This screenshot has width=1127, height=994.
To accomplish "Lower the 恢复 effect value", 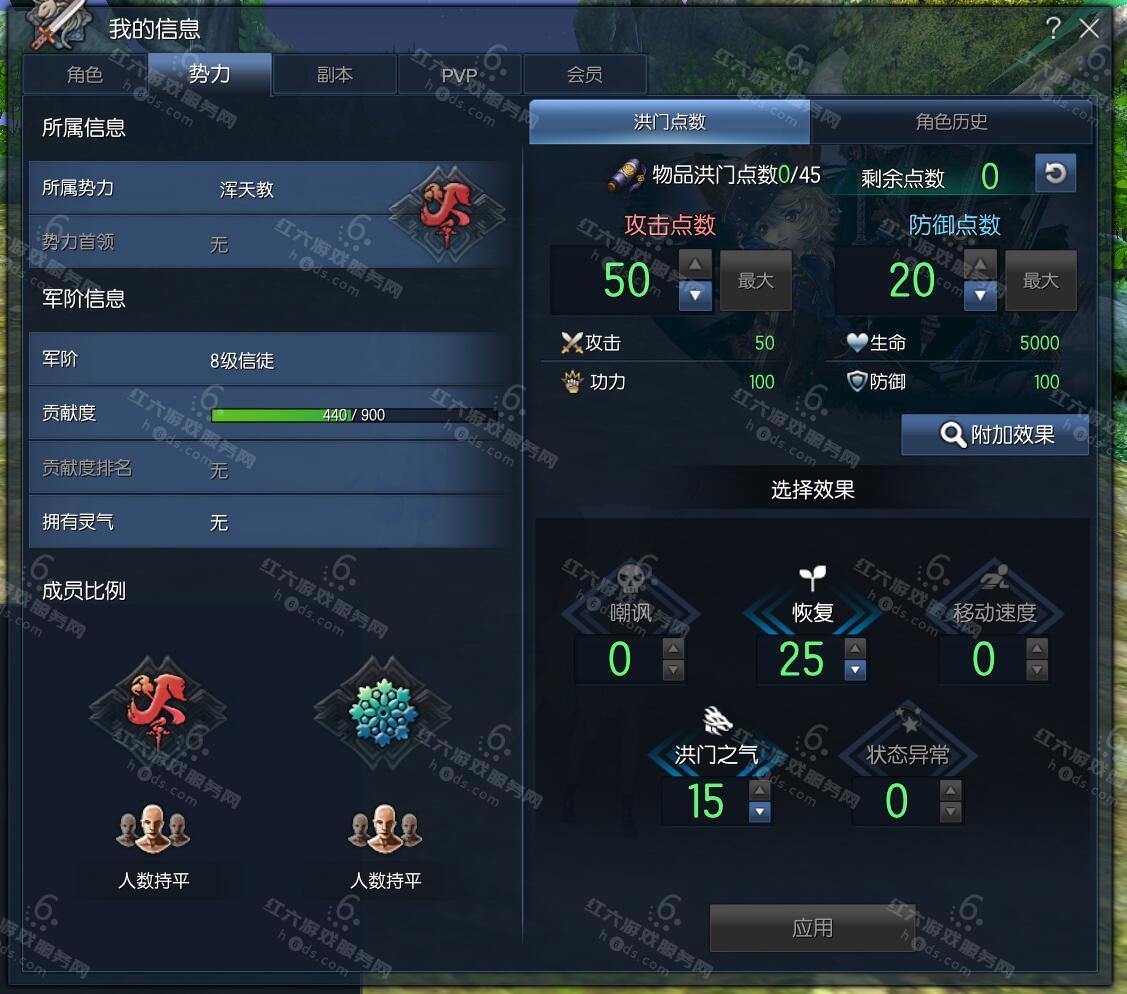I will [x=855, y=670].
